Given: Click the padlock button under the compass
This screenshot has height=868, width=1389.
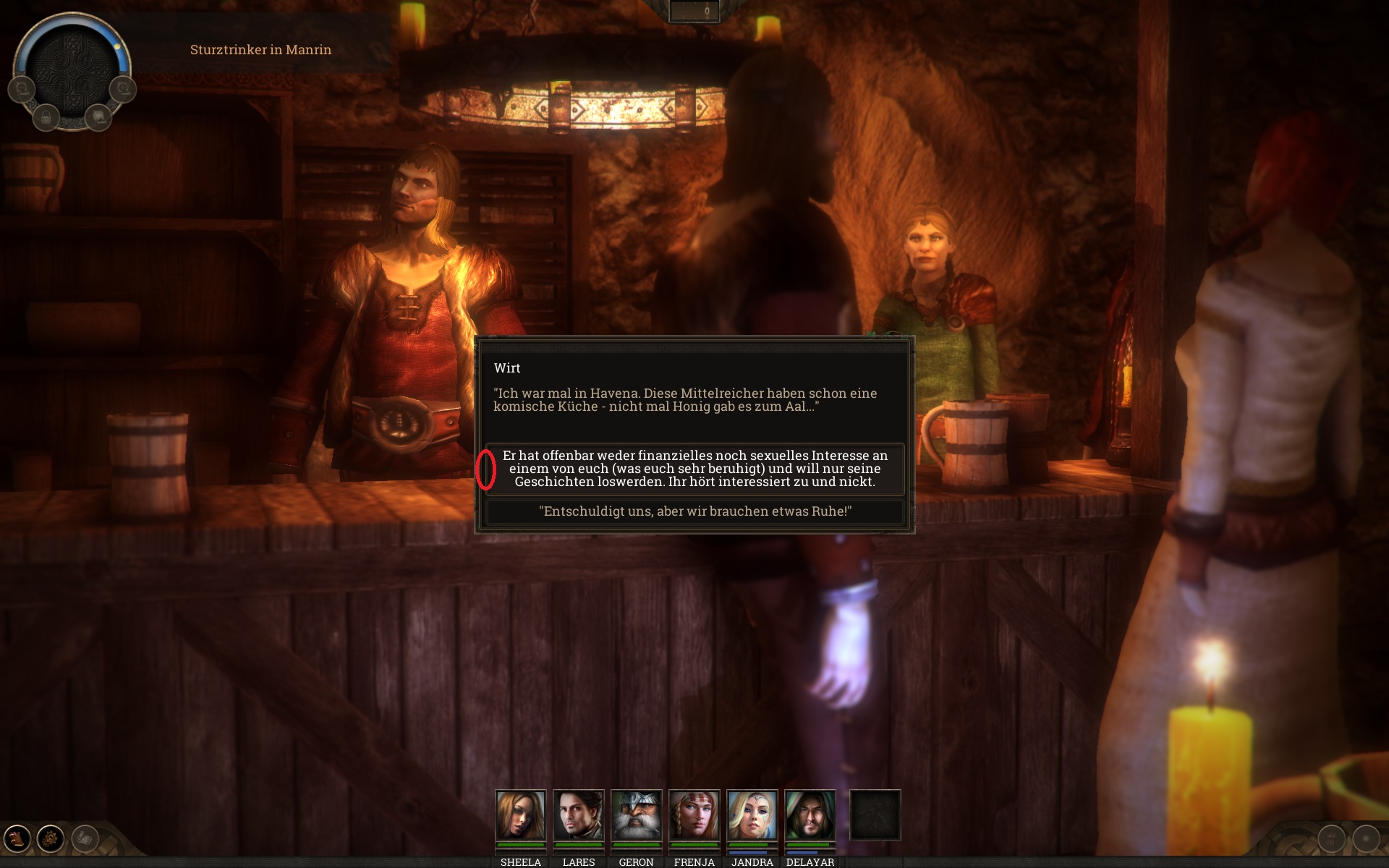Looking at the screenshot, I should click(46, 116).
